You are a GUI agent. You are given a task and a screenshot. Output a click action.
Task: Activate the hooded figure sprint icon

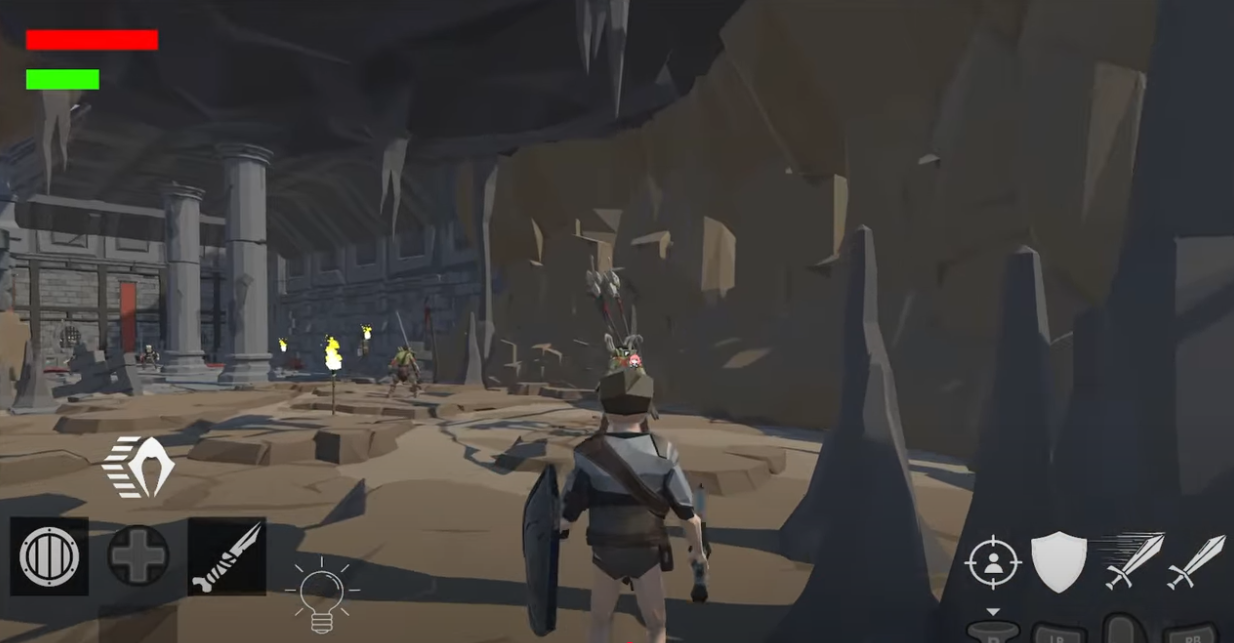pyautogui.click(x=139, y=467)
